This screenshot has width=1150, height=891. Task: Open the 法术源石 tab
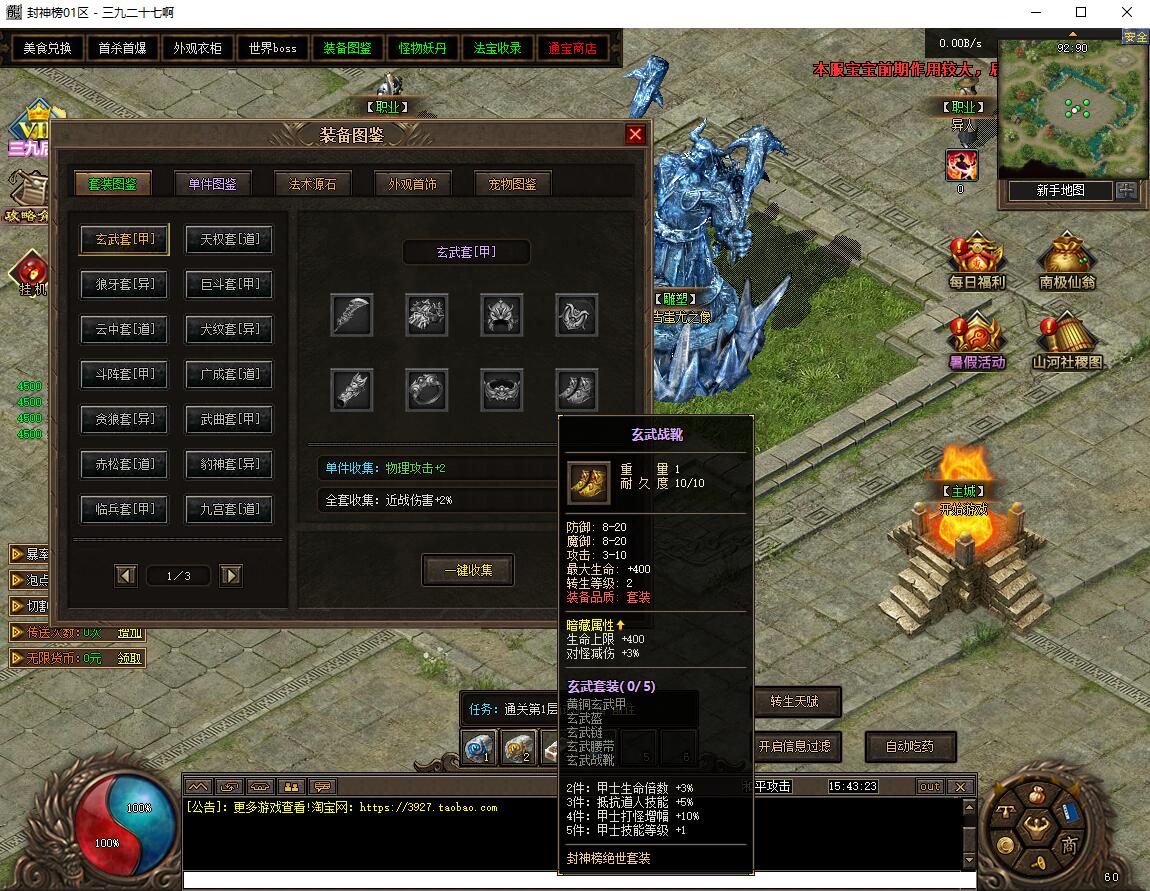click(x=312, y=184)
